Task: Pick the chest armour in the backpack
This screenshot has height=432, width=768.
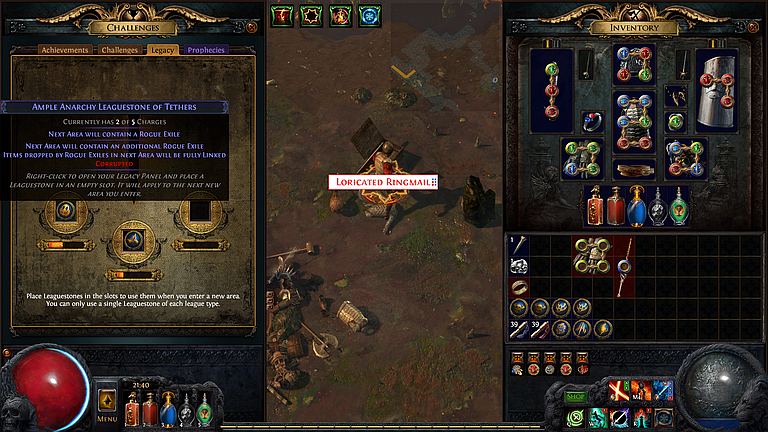Action: point(591,256)
